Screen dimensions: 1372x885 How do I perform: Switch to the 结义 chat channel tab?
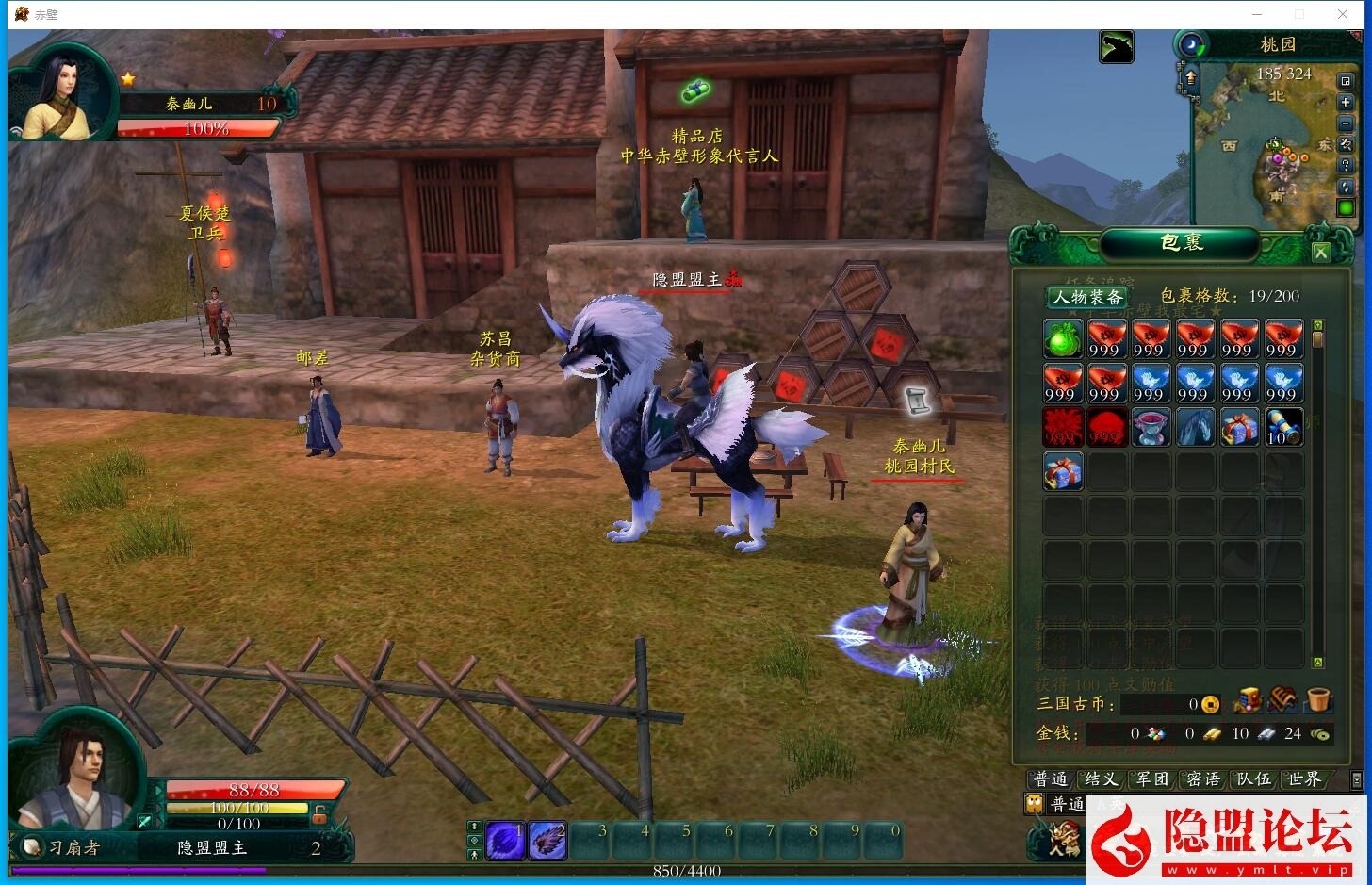pos(1101,779)
